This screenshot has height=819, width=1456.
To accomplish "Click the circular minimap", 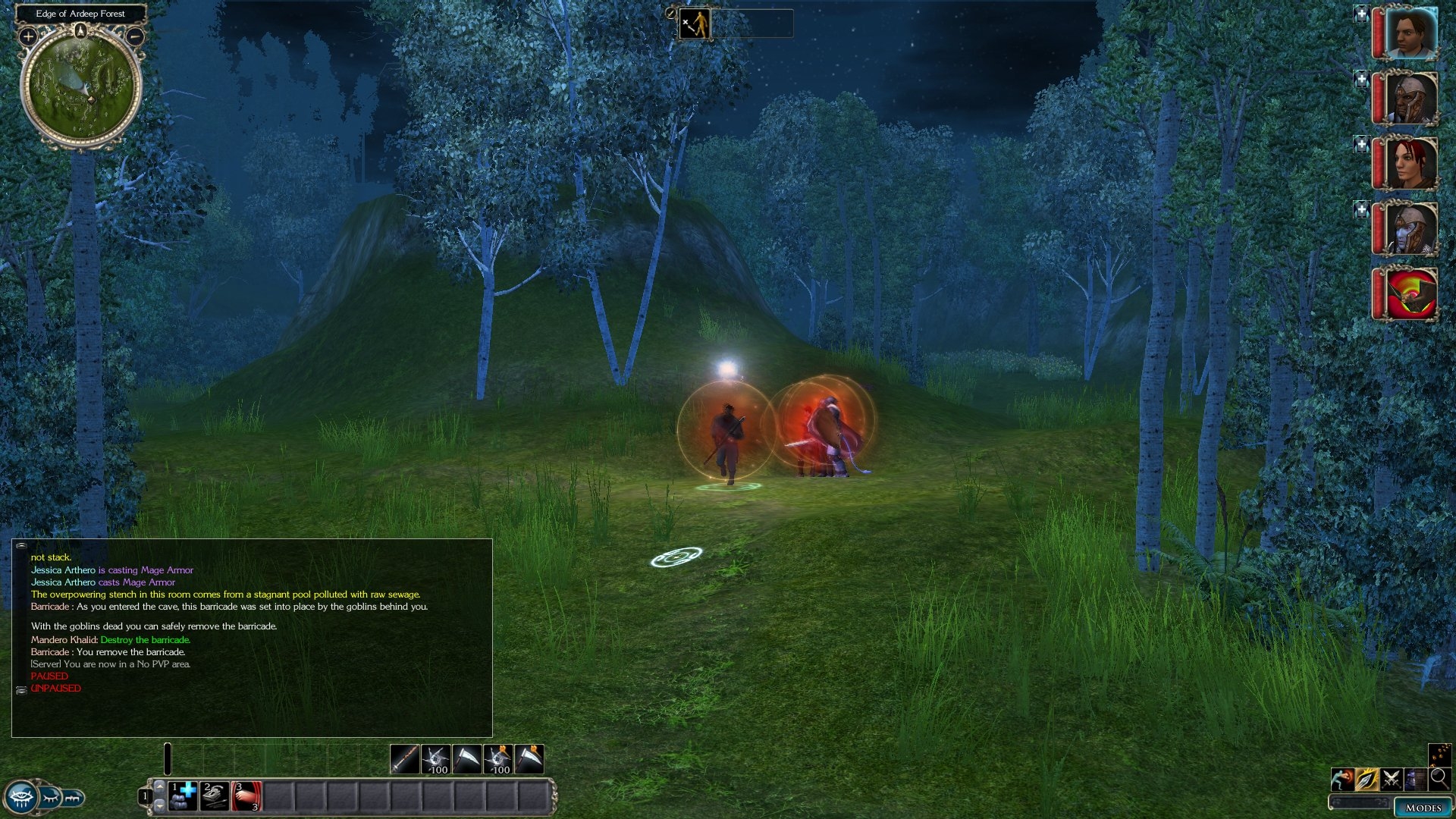I will pyautogui.click(x=80, y=87).
